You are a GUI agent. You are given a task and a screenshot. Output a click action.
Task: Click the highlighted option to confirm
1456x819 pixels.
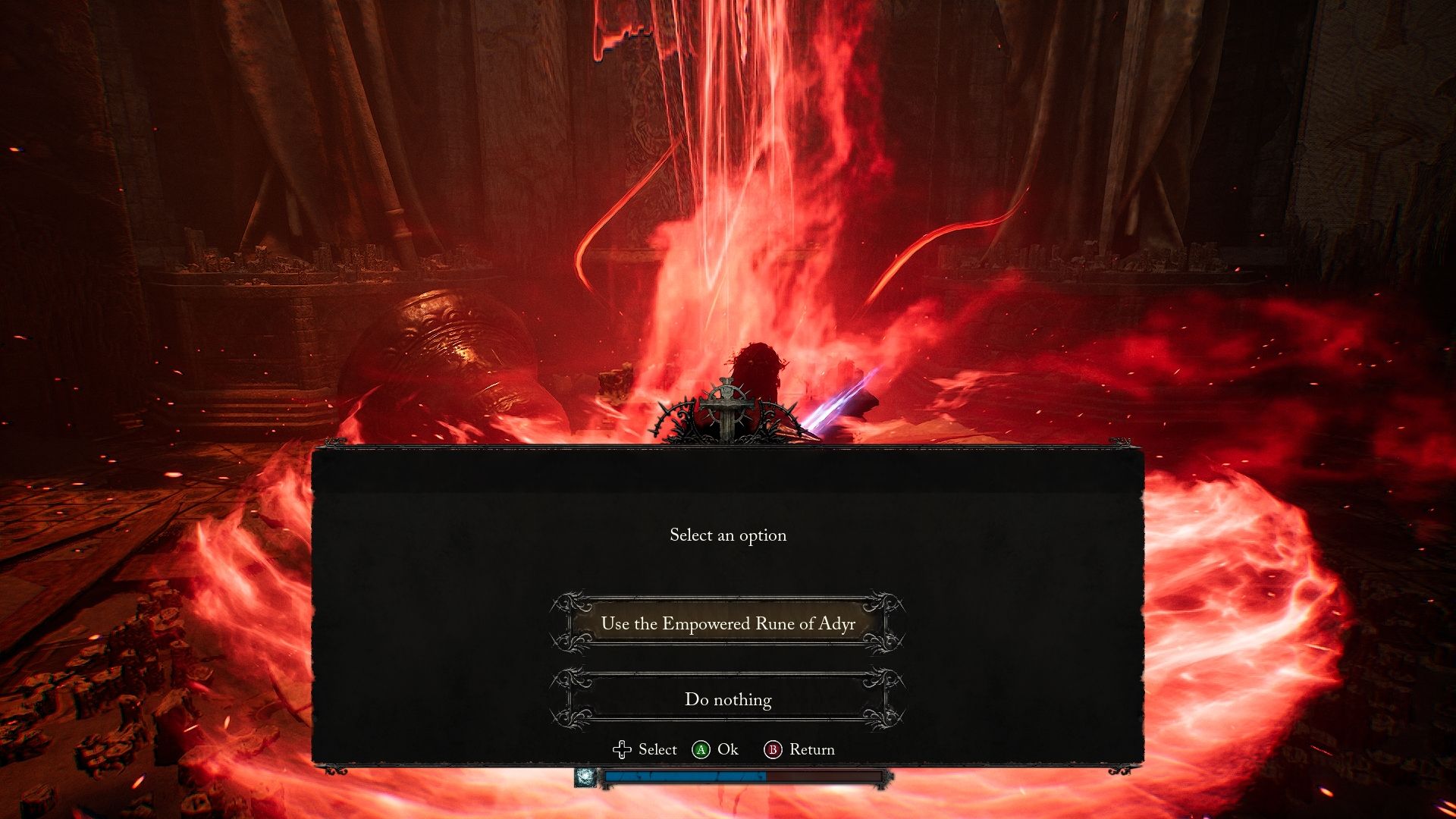[x=726, y=625]
